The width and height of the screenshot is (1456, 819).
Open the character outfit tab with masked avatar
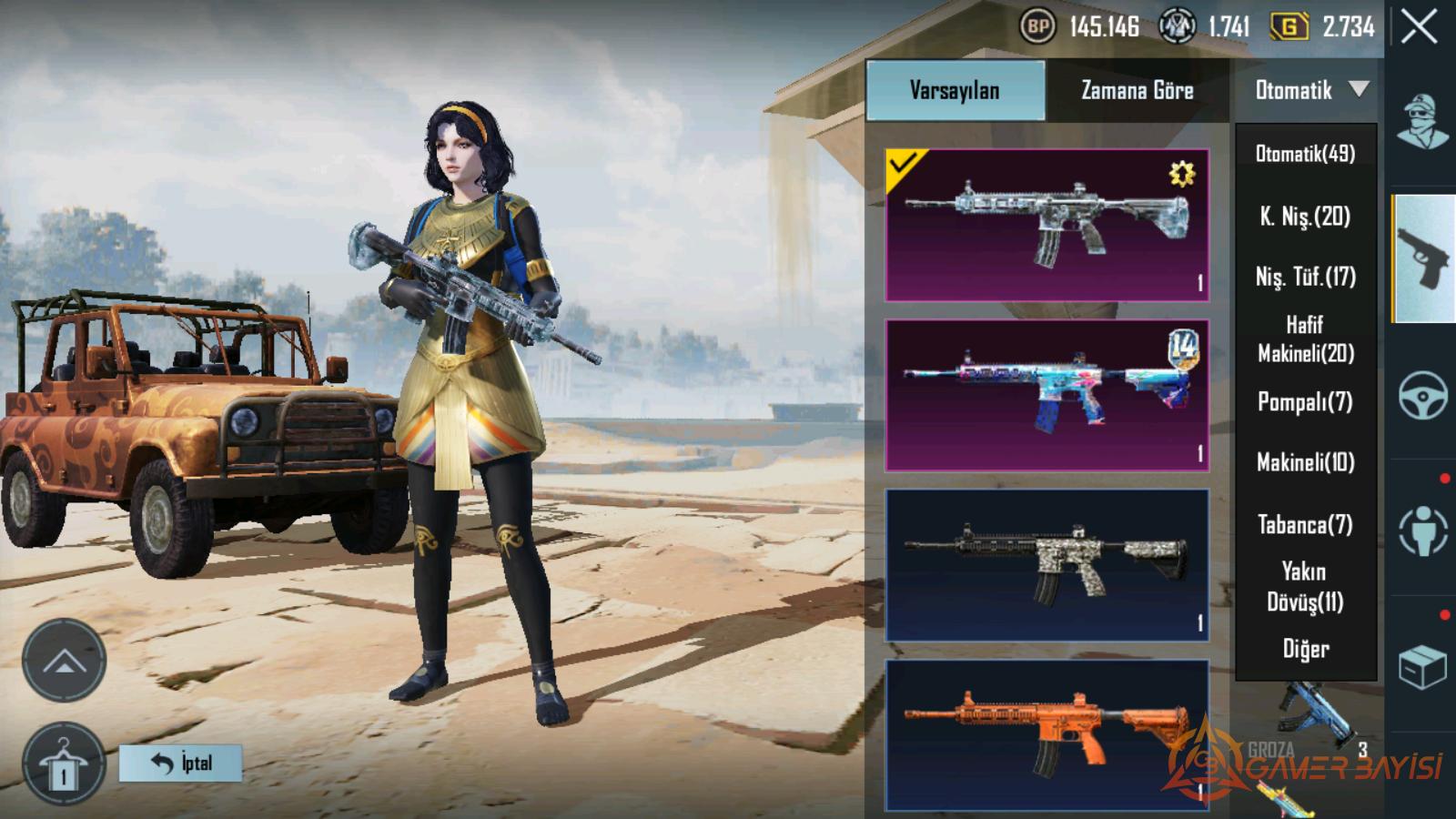1422,122
